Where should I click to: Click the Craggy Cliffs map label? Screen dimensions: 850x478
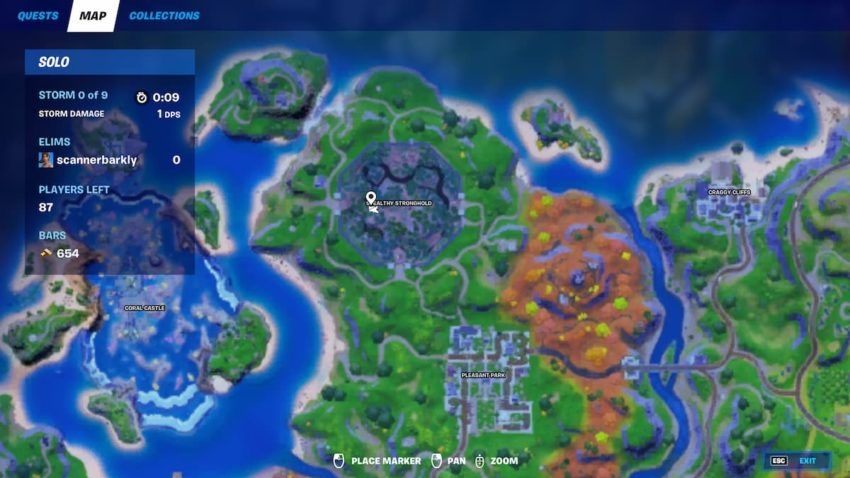point(728,192)
